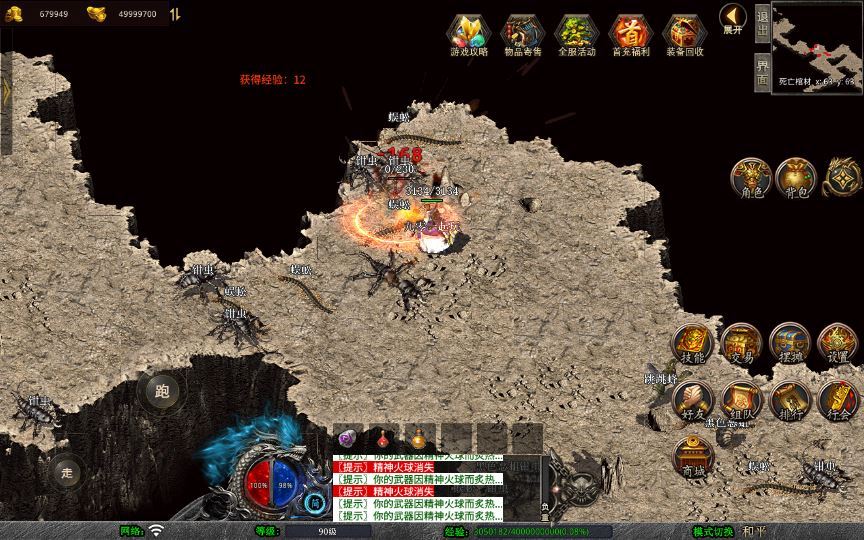
Task: Open the 首充福利 first-recharge bonus
Action: coord(630,35)
